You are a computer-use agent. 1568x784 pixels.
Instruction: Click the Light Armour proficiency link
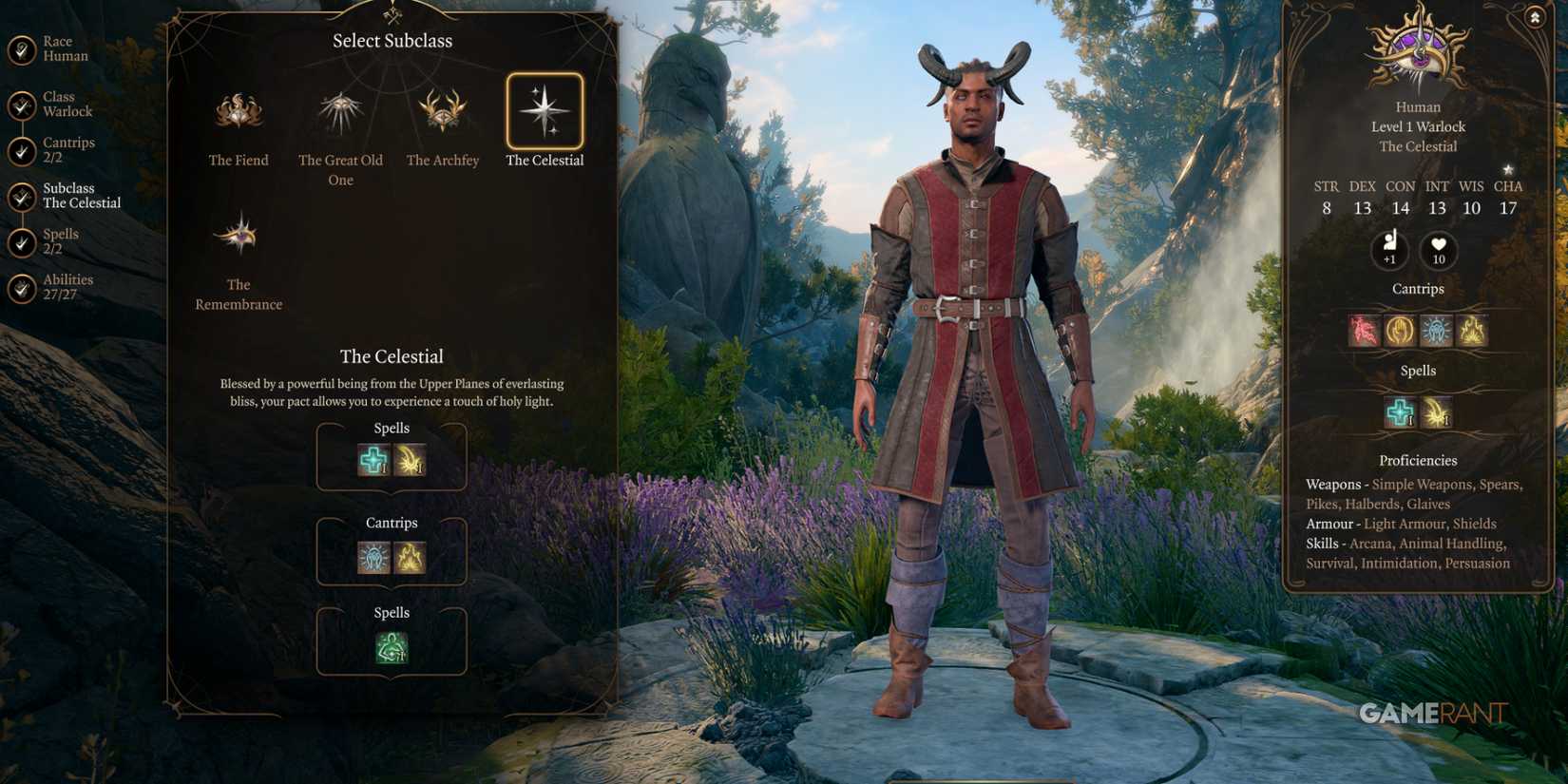(1405, 524)
